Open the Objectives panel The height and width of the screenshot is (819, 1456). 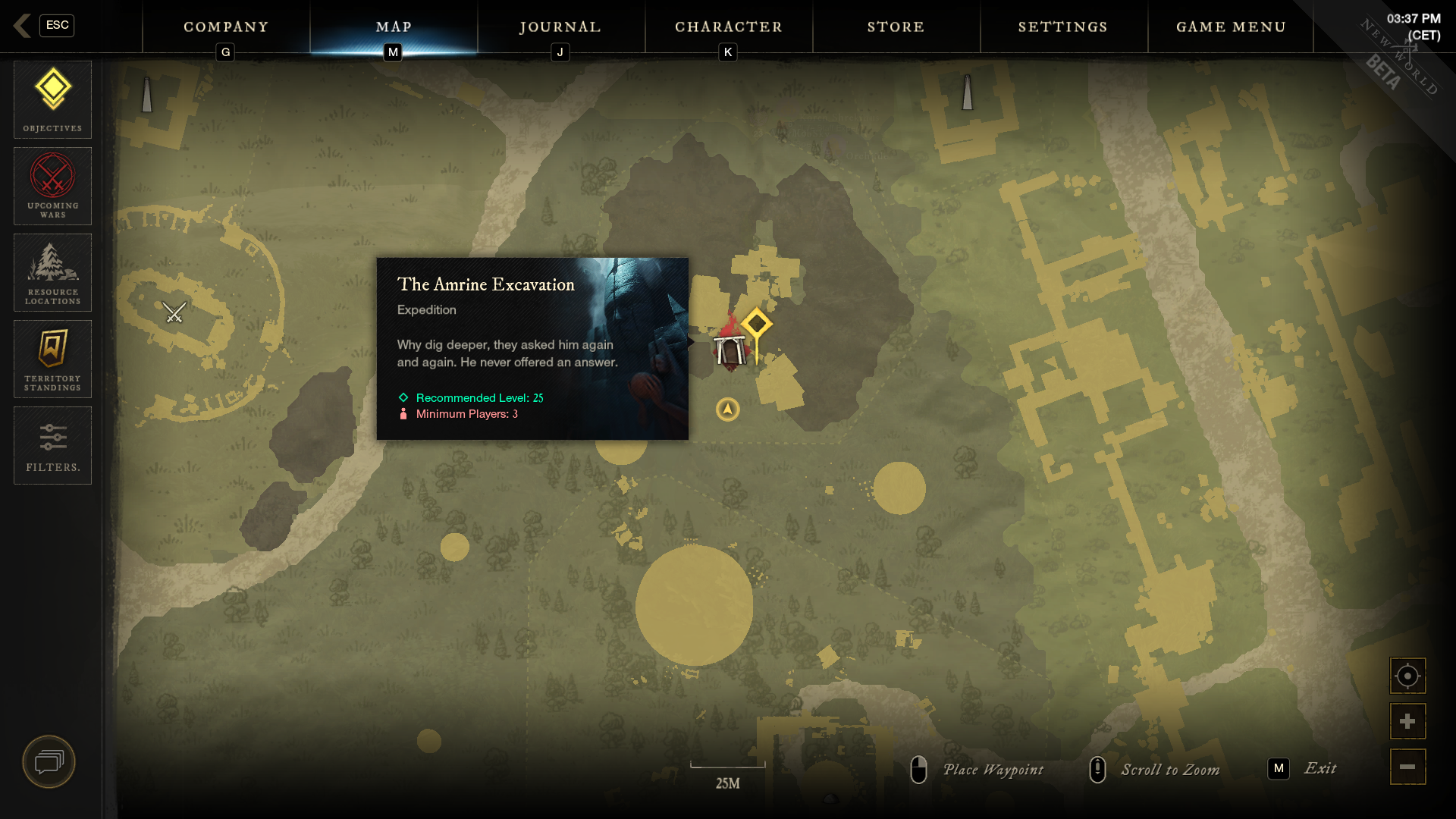pyautogui.click(x=52, y=99)
